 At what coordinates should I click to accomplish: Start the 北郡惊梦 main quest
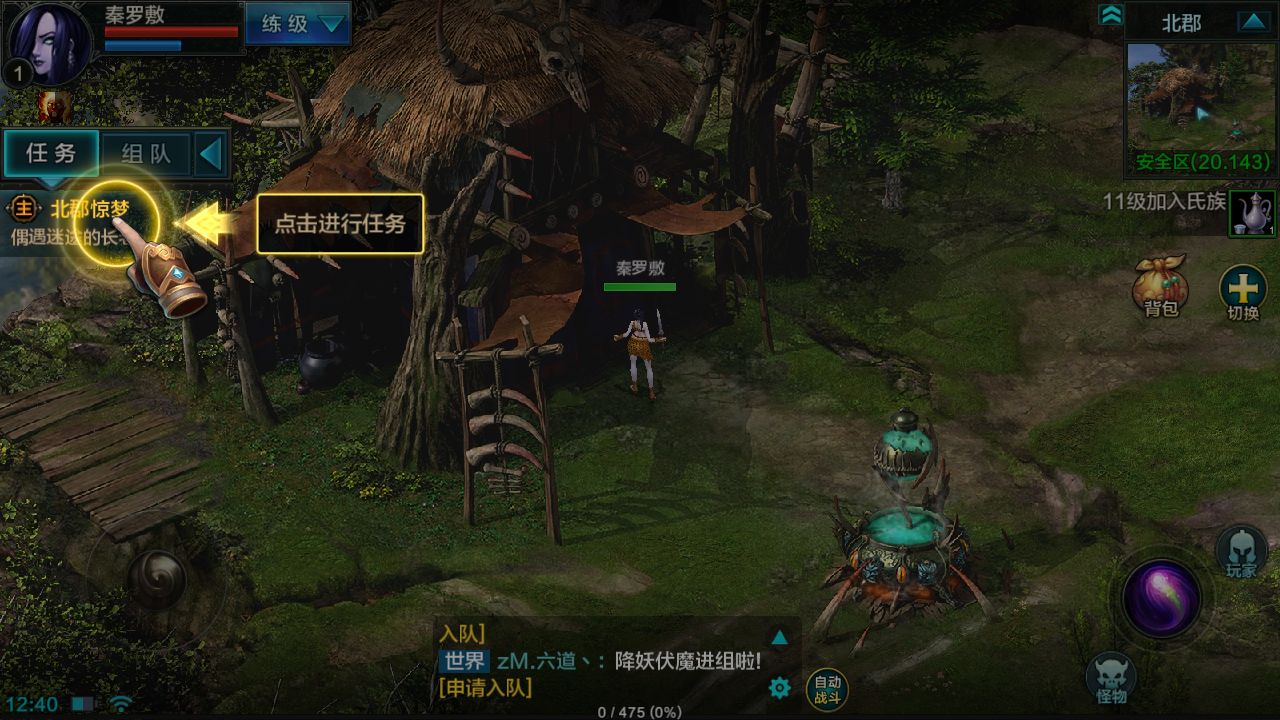[x=90, y=210]
